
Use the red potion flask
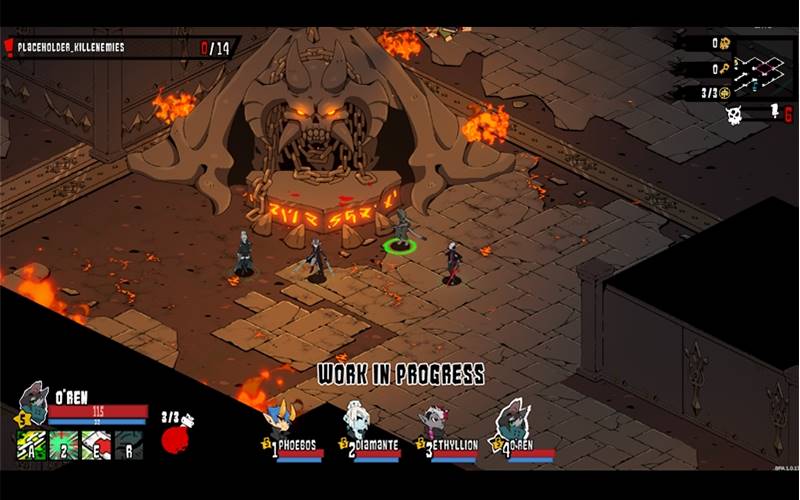tap(176, 438)
